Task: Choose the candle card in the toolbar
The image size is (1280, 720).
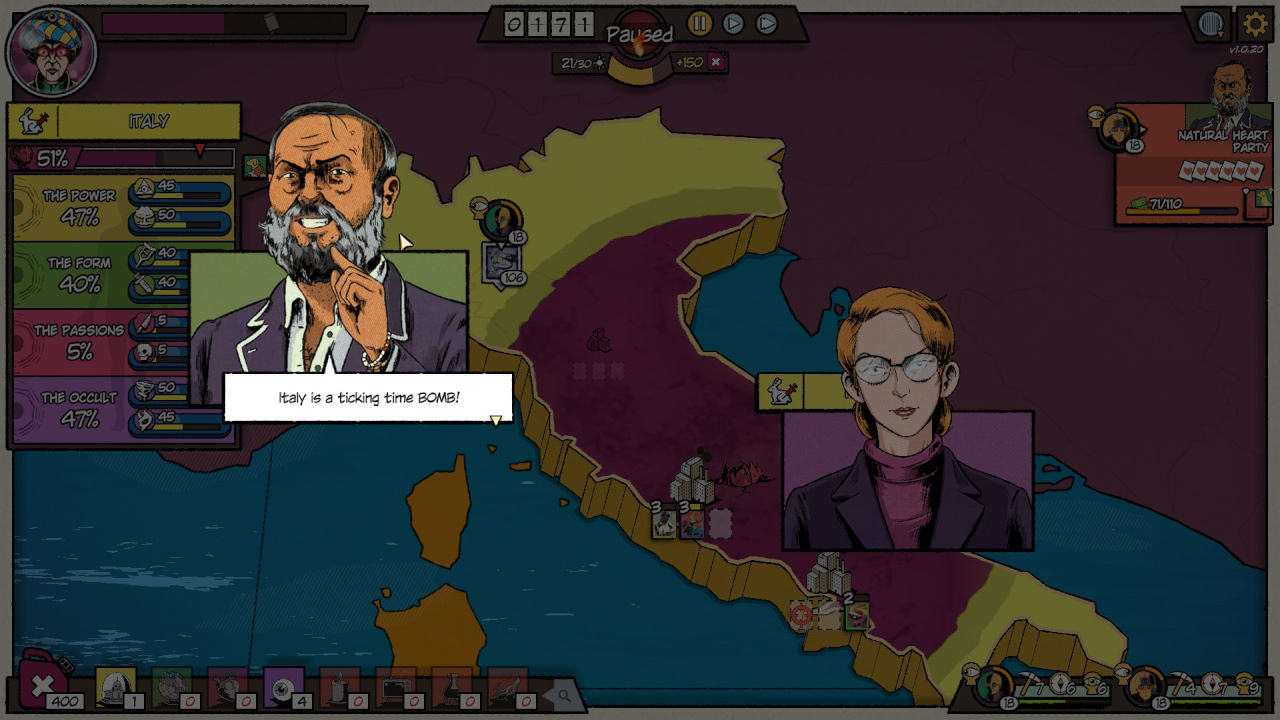Action: [x=339, y=687]
